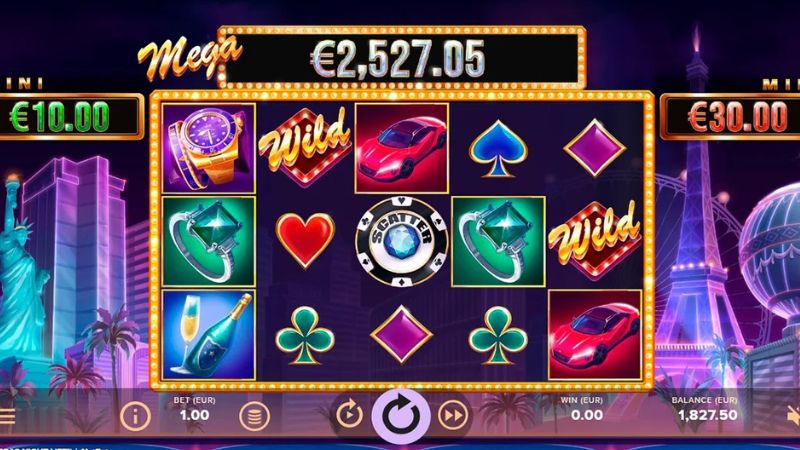Open the hamburger menu

(x=7, y=415)
